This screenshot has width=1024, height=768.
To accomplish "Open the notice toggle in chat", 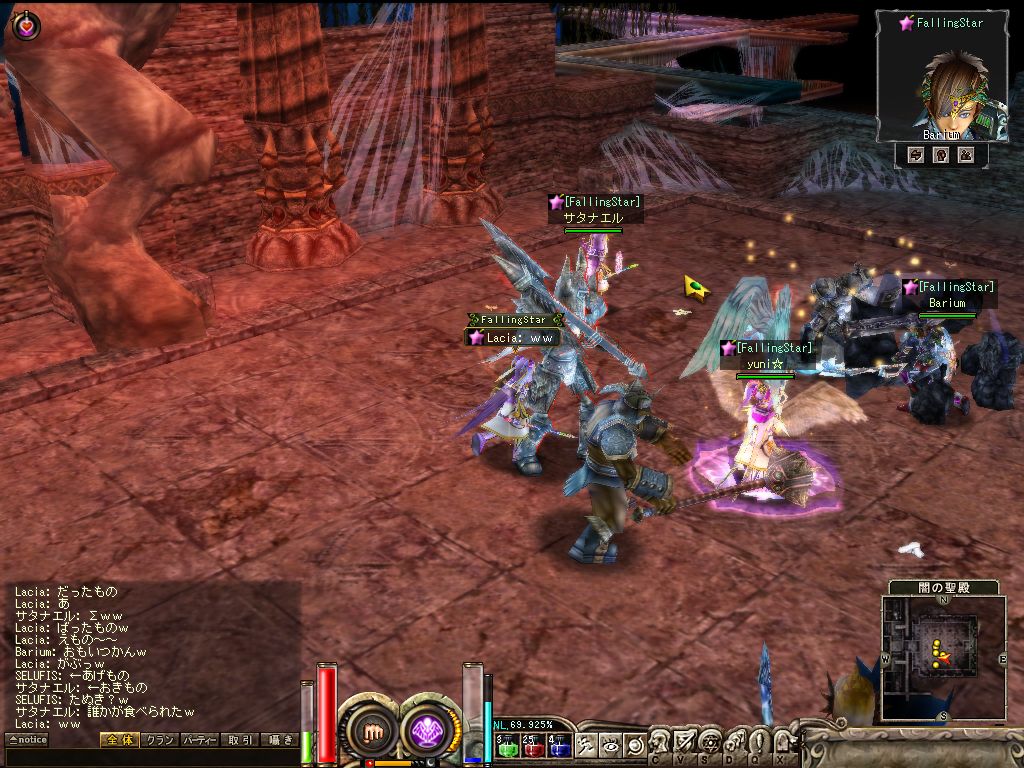I will 28,740.
